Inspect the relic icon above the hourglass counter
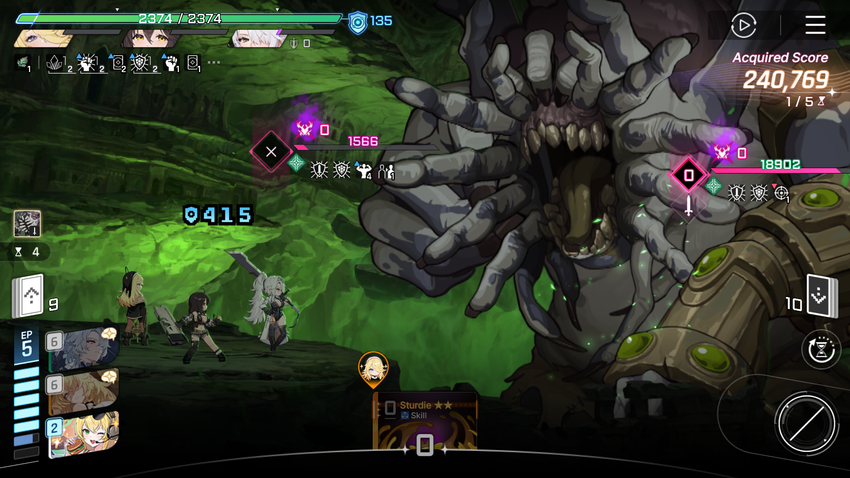Screen dimensions: 850x478 coord(27,223)
